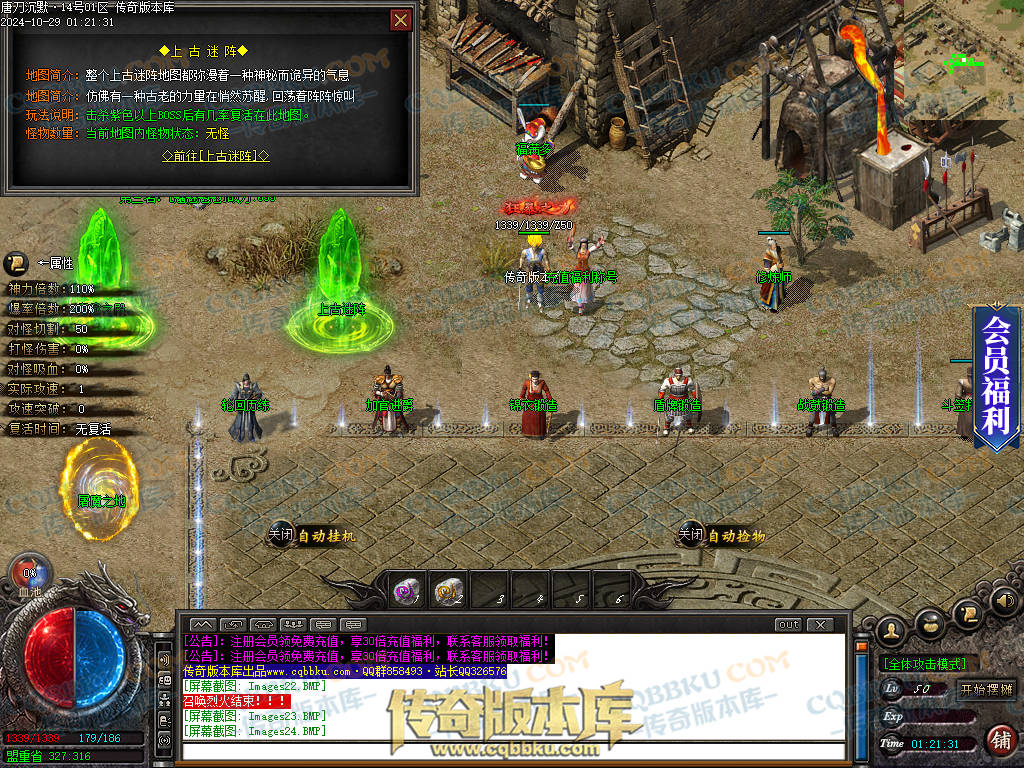Open the character portrait round button

tap(890, 630)
